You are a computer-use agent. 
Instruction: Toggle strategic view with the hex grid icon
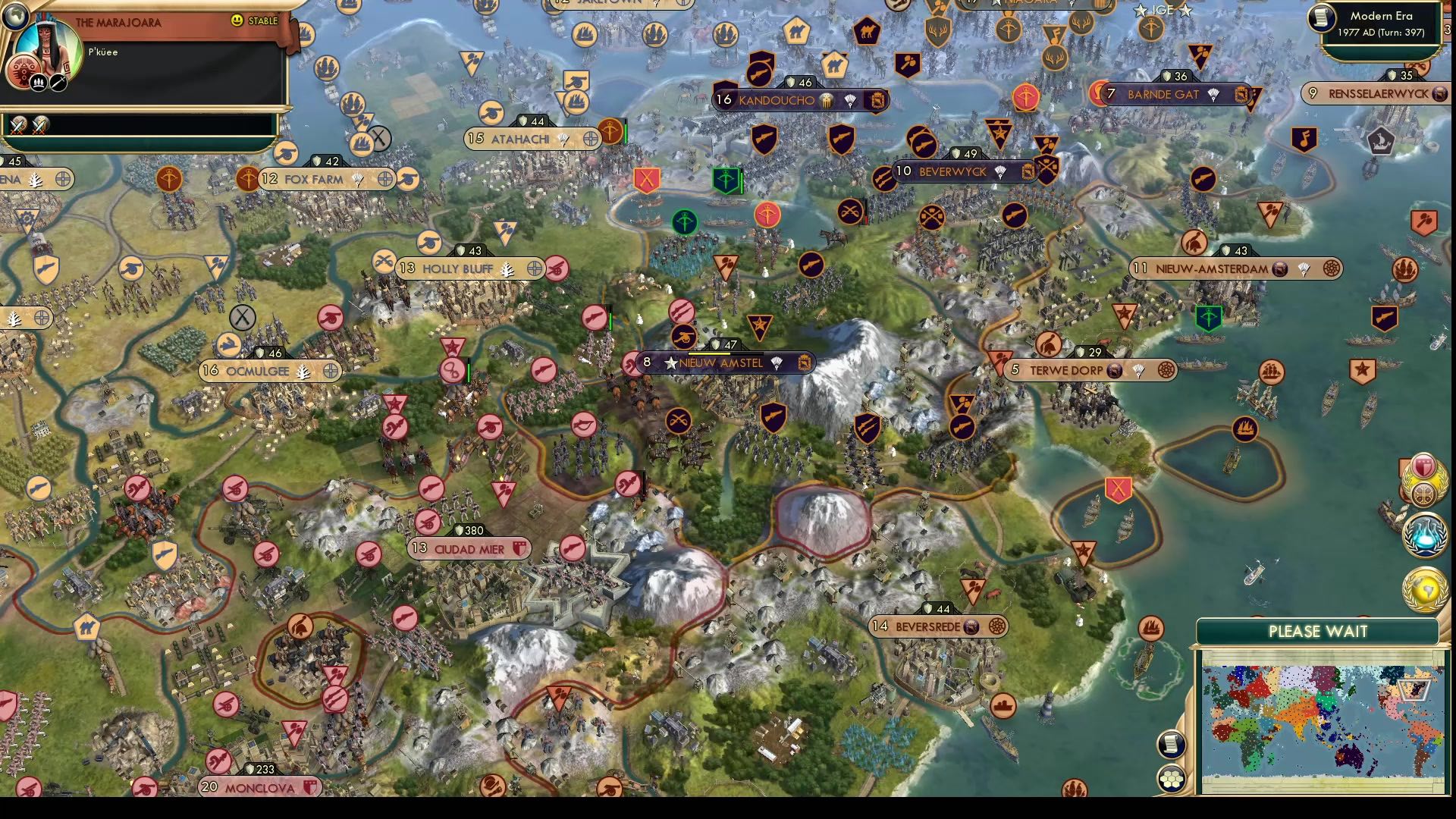[1172, 779]
